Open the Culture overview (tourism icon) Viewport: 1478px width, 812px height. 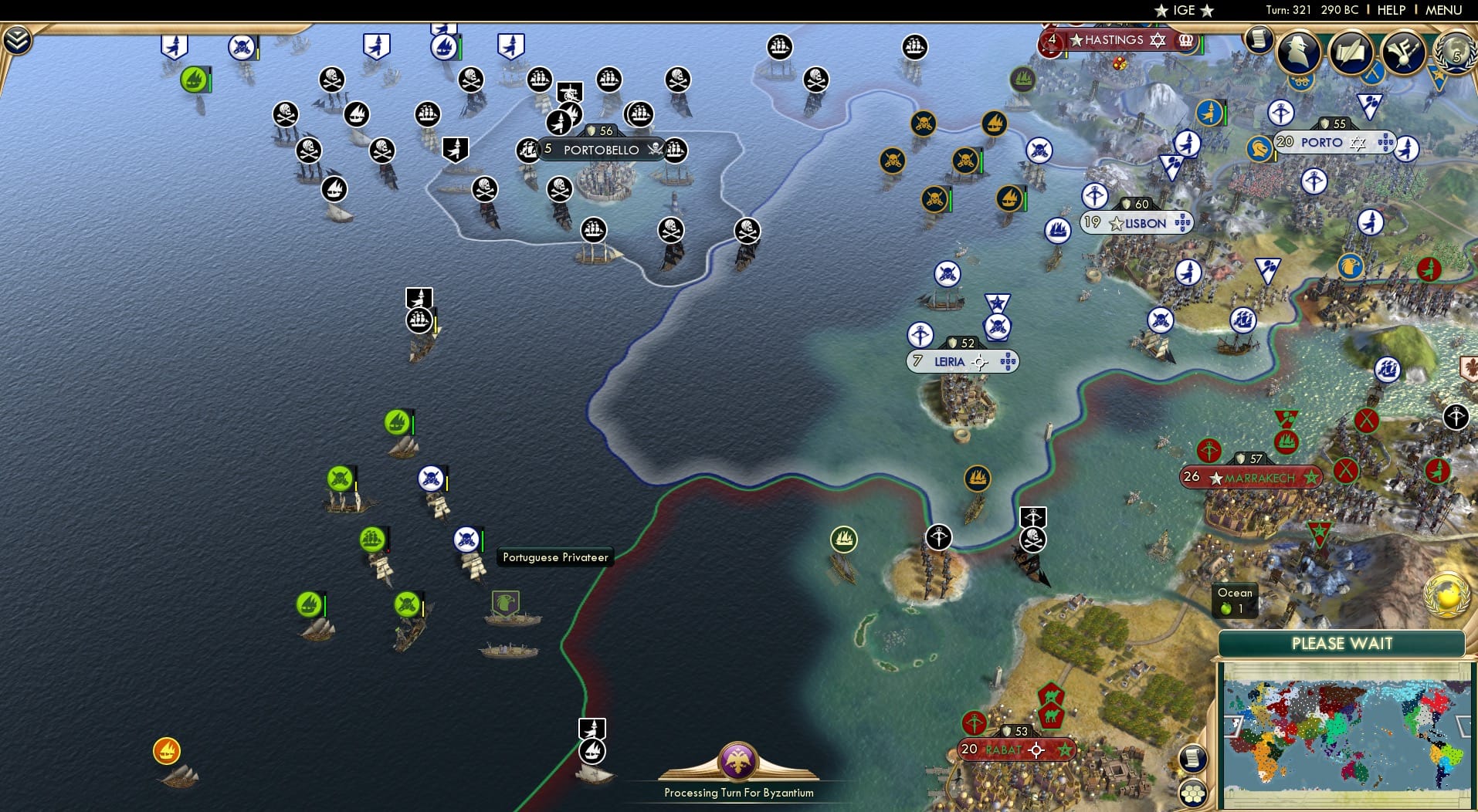1405,52
